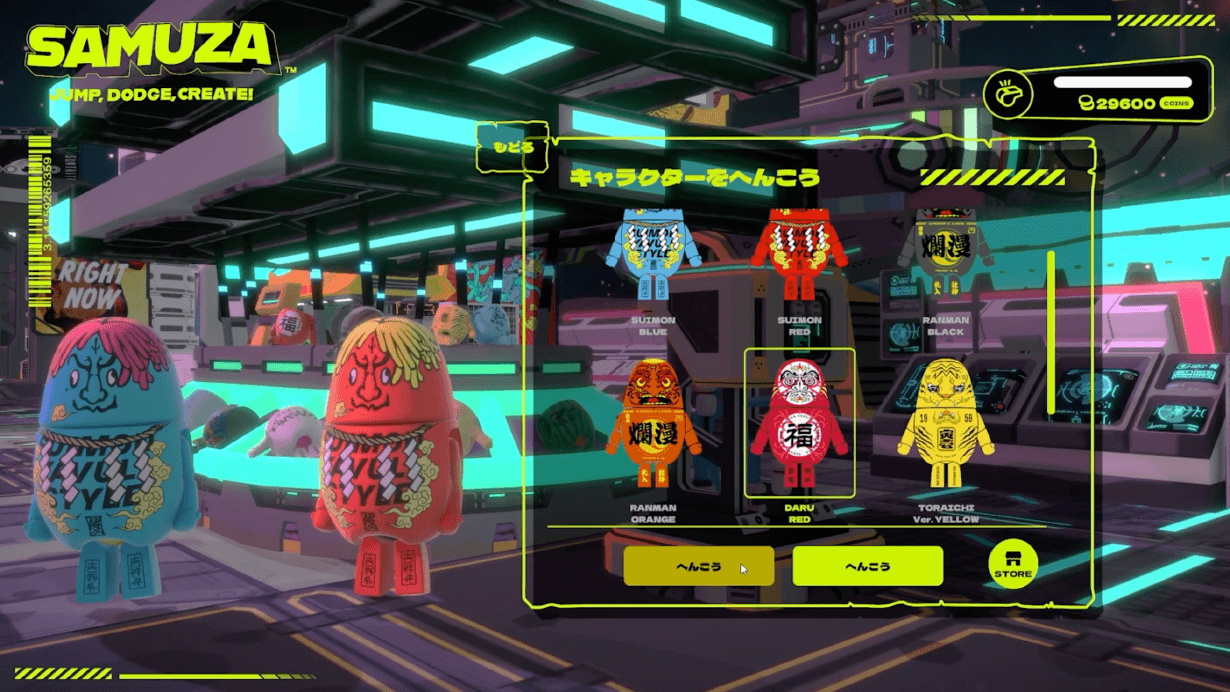
Task: Pick the Ranman Black character
Action: (945, 255)
